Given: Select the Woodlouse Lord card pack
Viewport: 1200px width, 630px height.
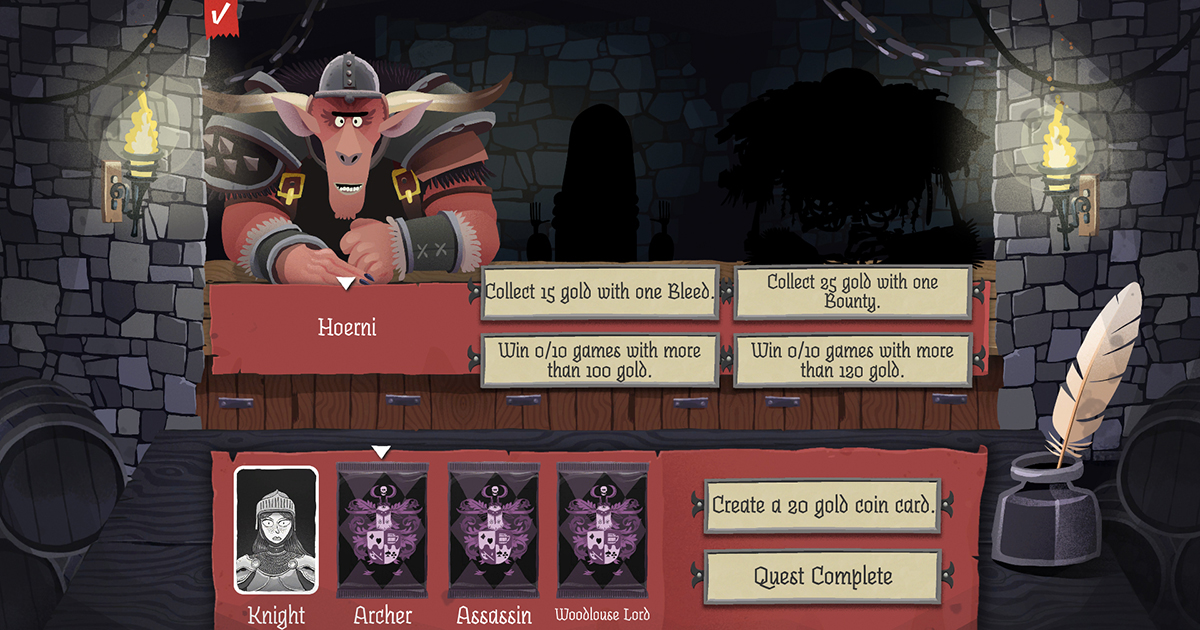Looking at the screenshot, I should tap(602, 530).
